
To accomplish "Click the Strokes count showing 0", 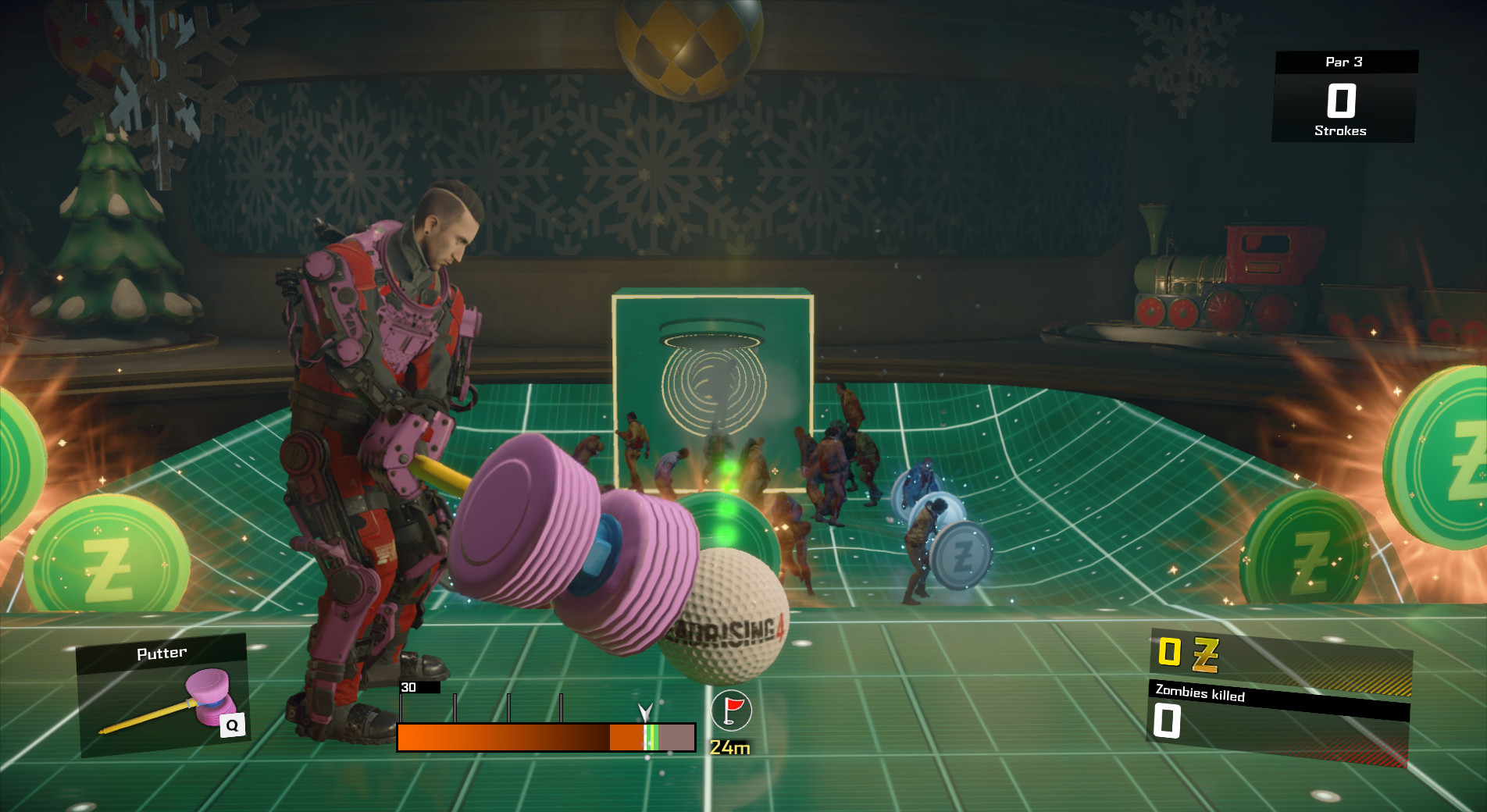I will point(1340,99).
